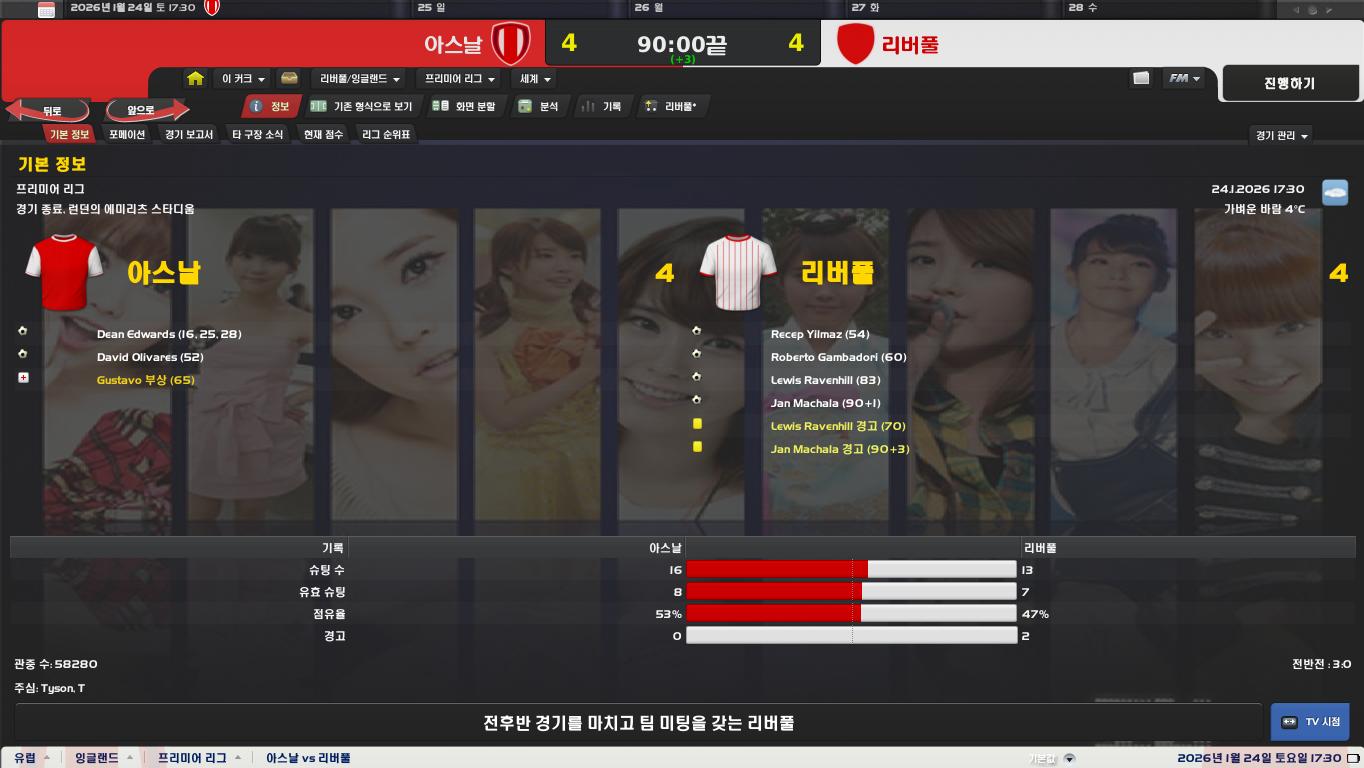Open the 경기 관리 dropdown
The image size is (1364, 768).
click(x=1282, y=135)
